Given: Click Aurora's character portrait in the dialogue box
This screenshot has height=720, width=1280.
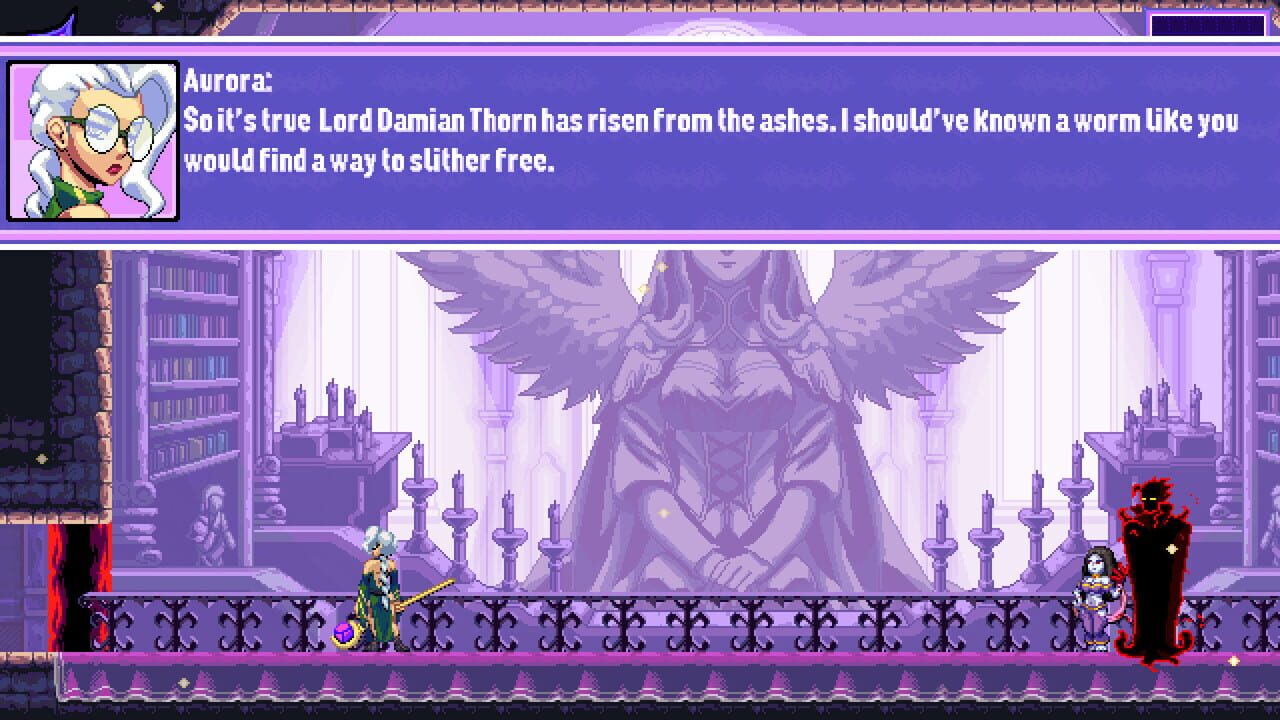Looking at the screenshot, I should pyautogui.click(x=93, y=140).
